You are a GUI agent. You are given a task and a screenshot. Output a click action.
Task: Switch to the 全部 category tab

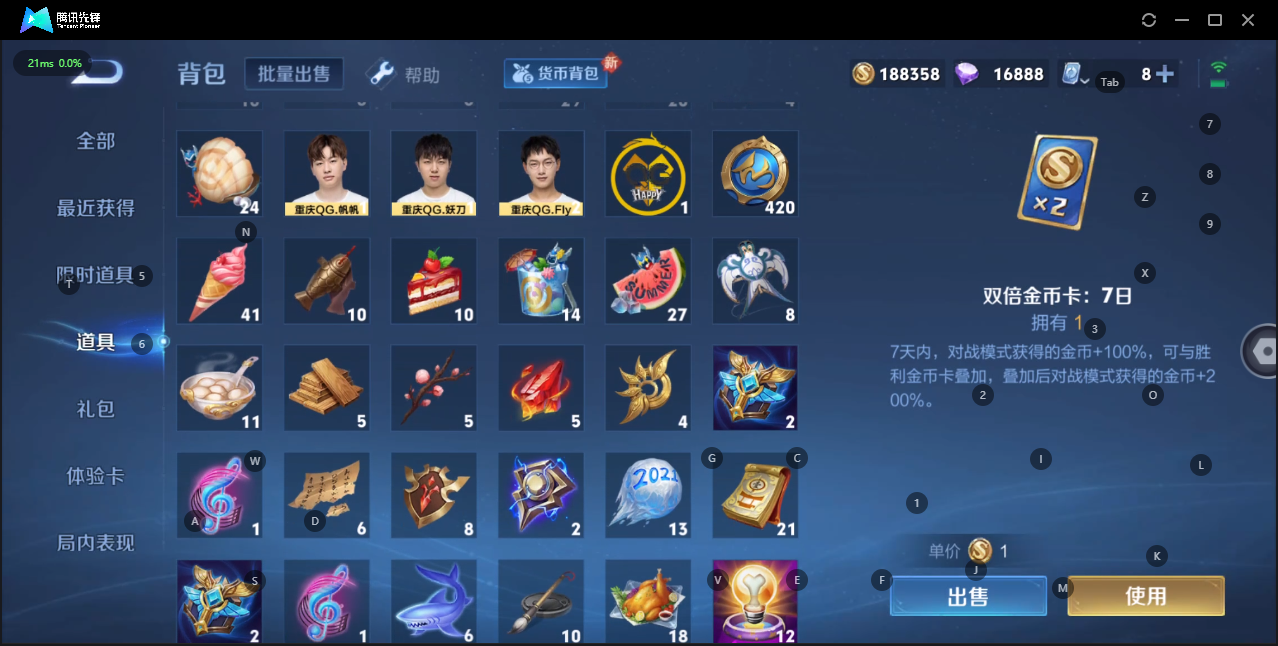coord(96,141)
